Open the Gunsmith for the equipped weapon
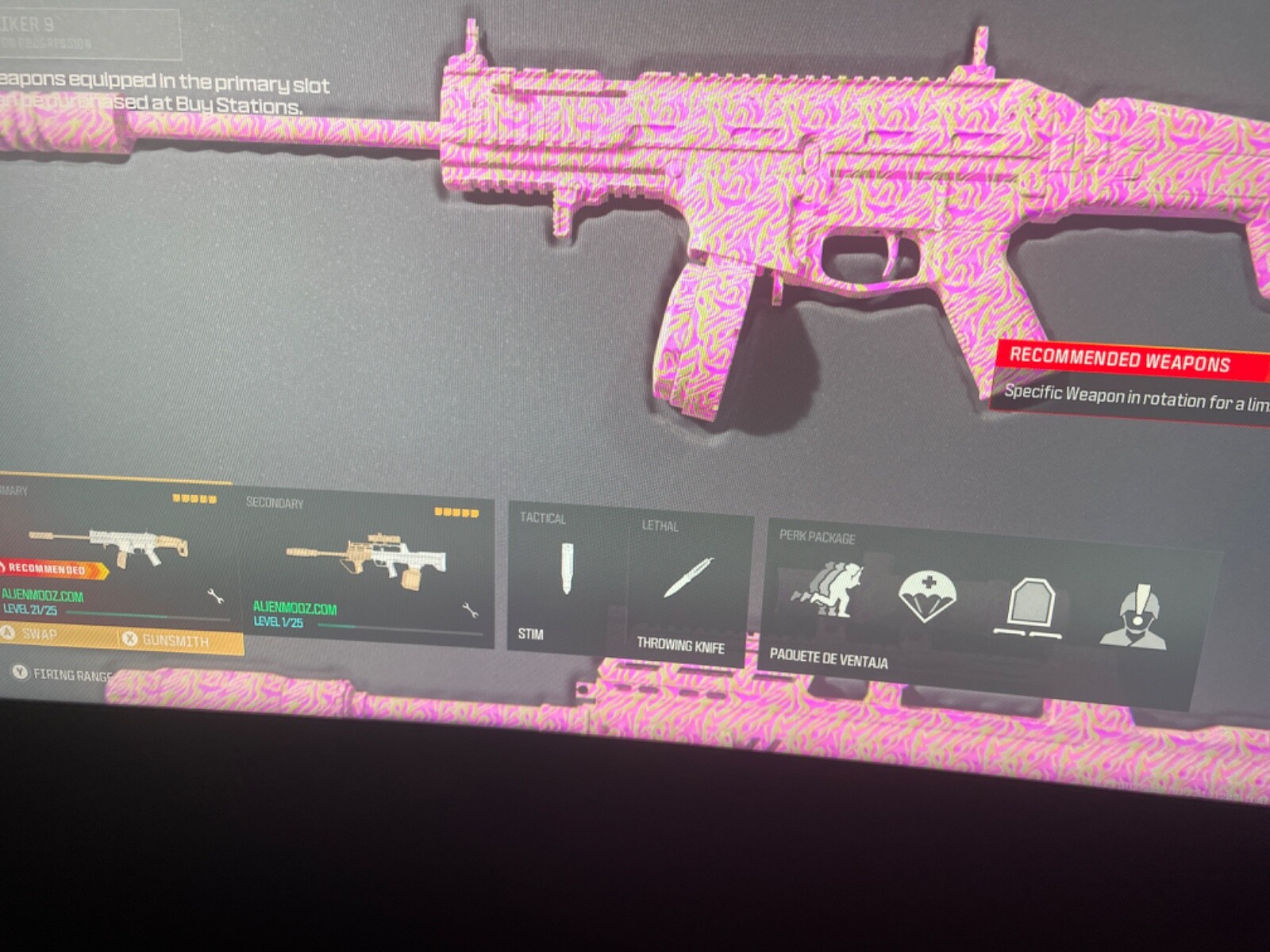Screen dimensions: 1270x952 (175, 641)
